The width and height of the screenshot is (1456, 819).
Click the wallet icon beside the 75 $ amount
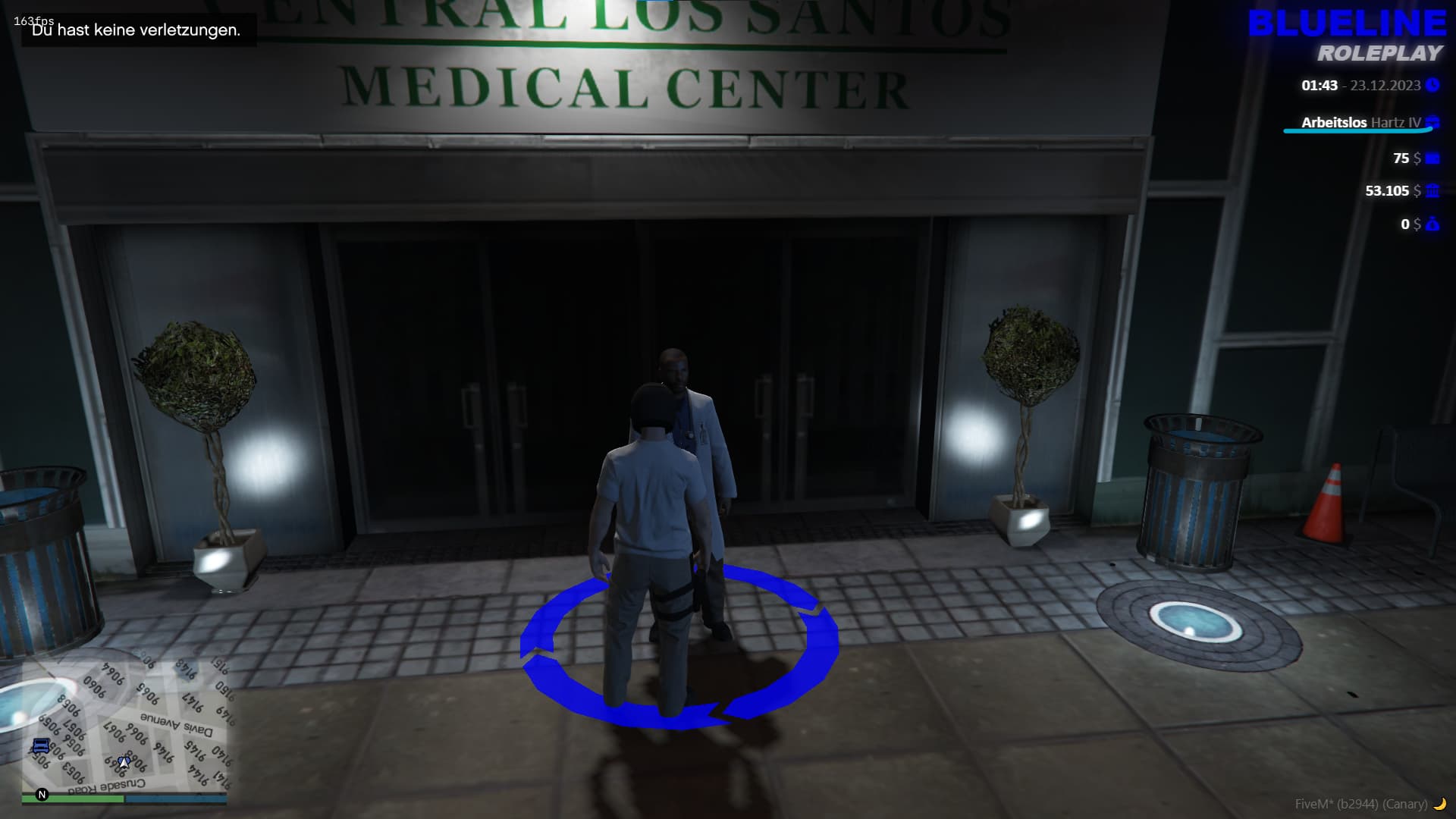coord(1432,158)
